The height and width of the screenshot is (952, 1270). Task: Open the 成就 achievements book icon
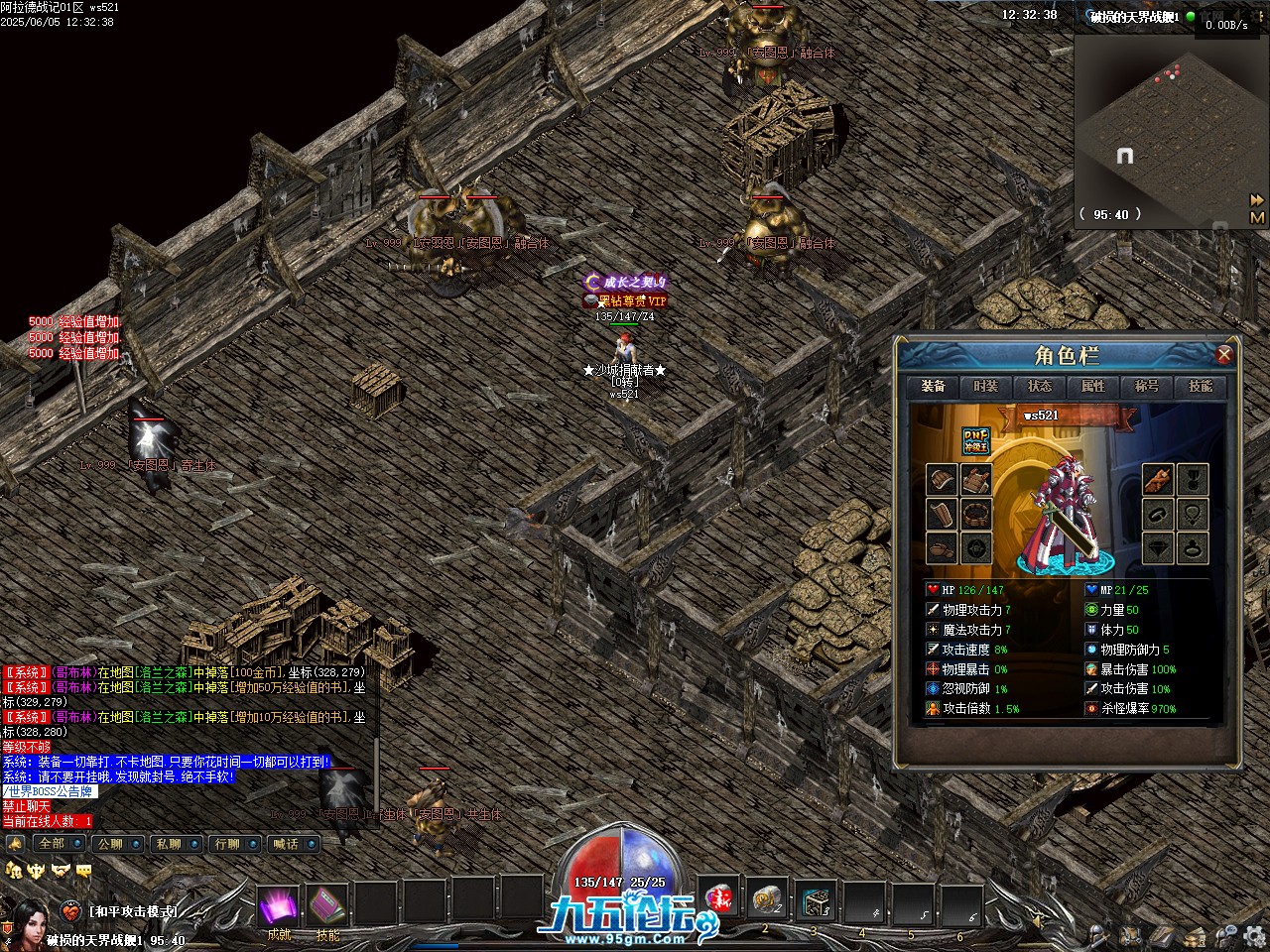(x=279, y=904)
